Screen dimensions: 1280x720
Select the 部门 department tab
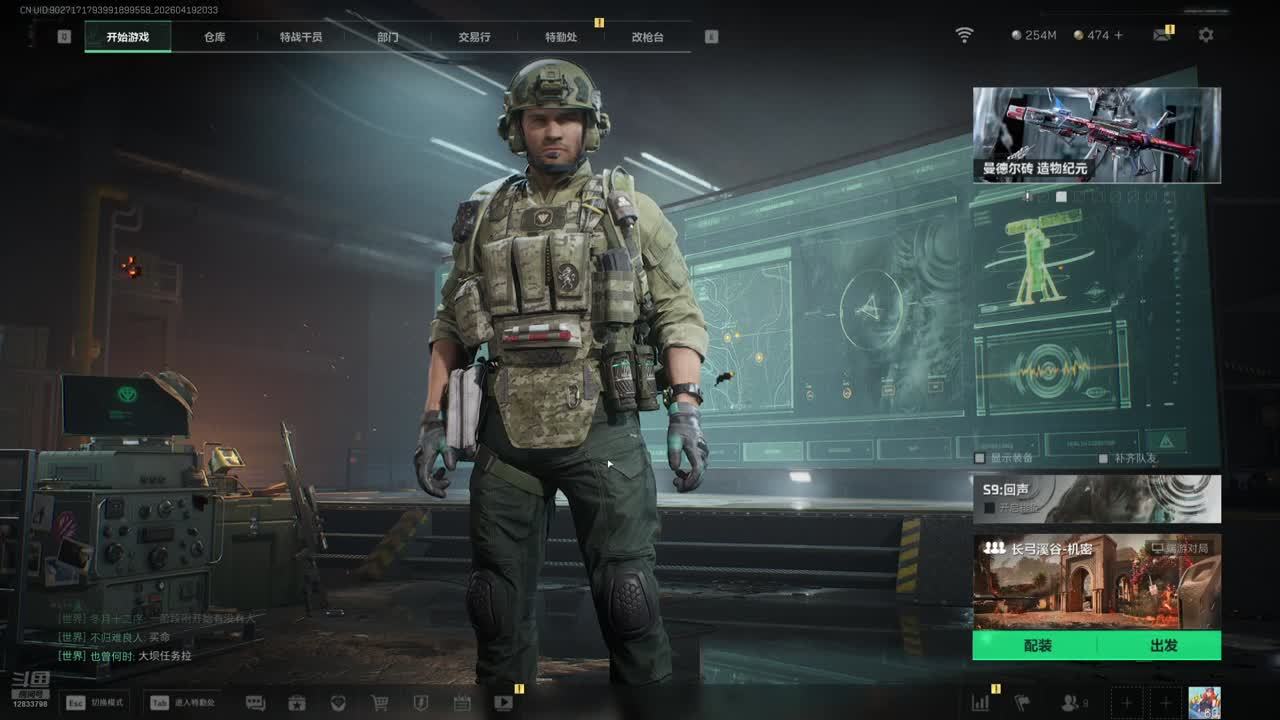coord(388,37)
